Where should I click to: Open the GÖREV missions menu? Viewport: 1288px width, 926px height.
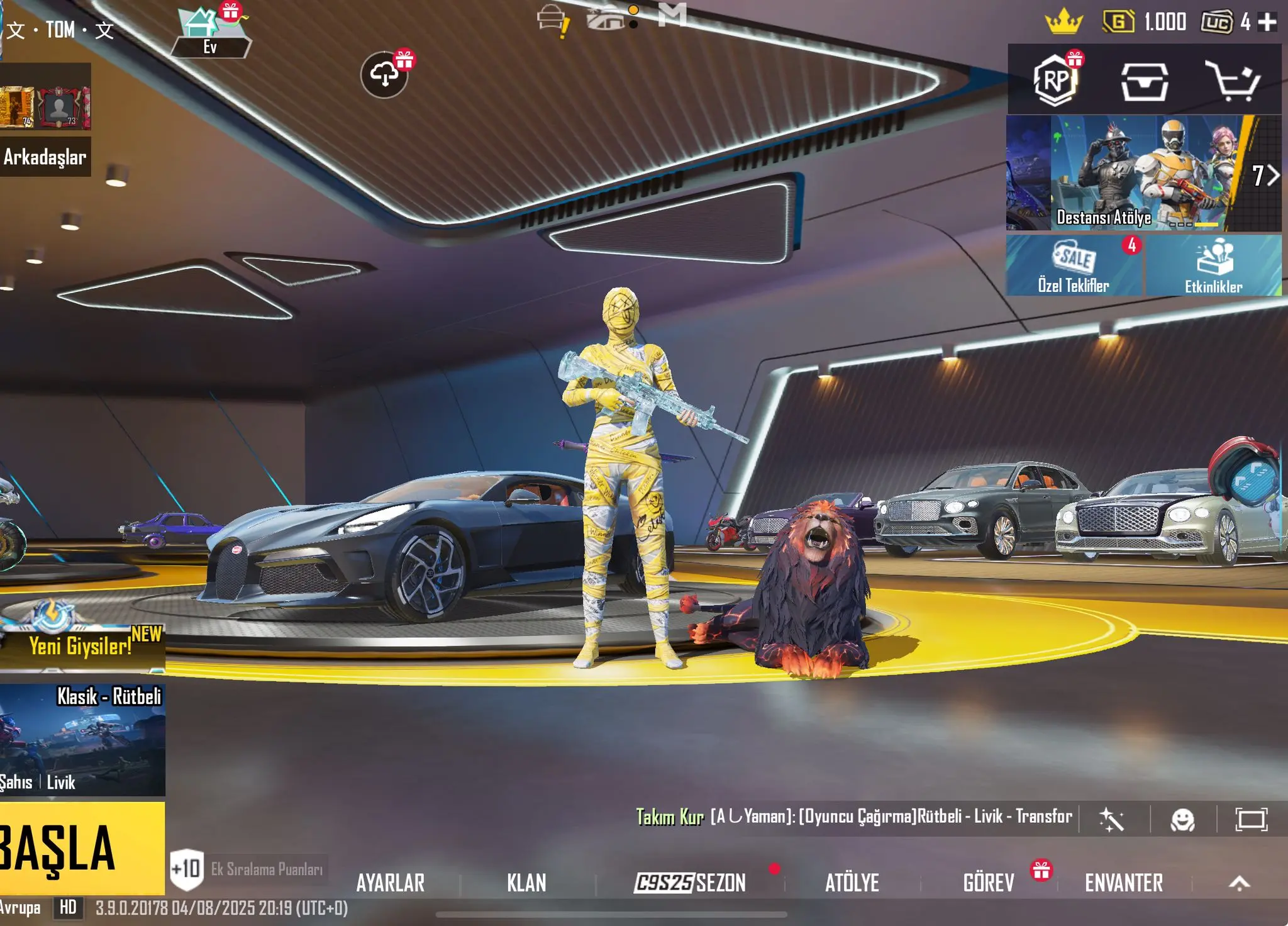click(989, 883)
